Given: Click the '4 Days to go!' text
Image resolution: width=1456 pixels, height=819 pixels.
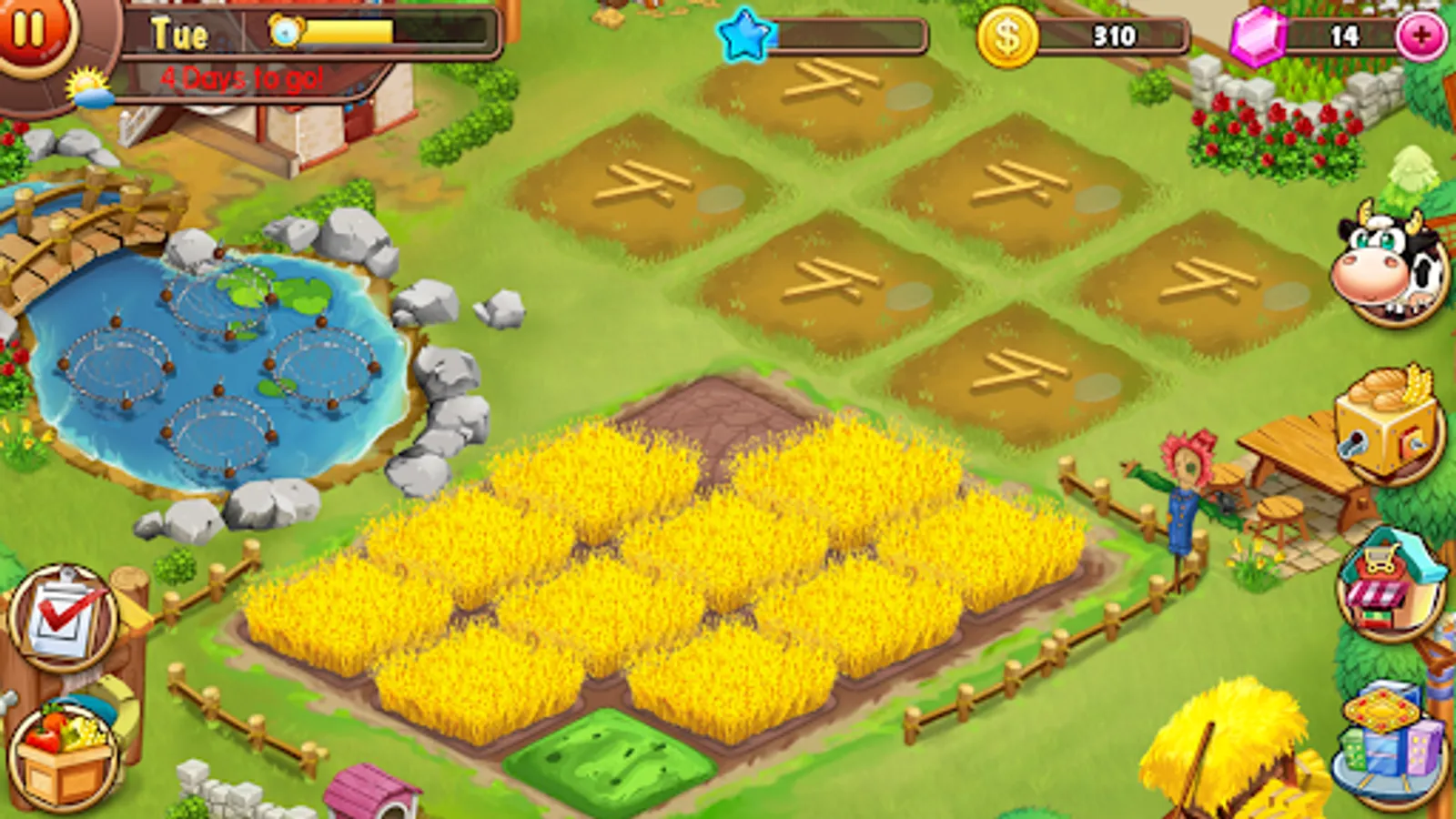Looking at the screenshot, I should tap(241, 77).
